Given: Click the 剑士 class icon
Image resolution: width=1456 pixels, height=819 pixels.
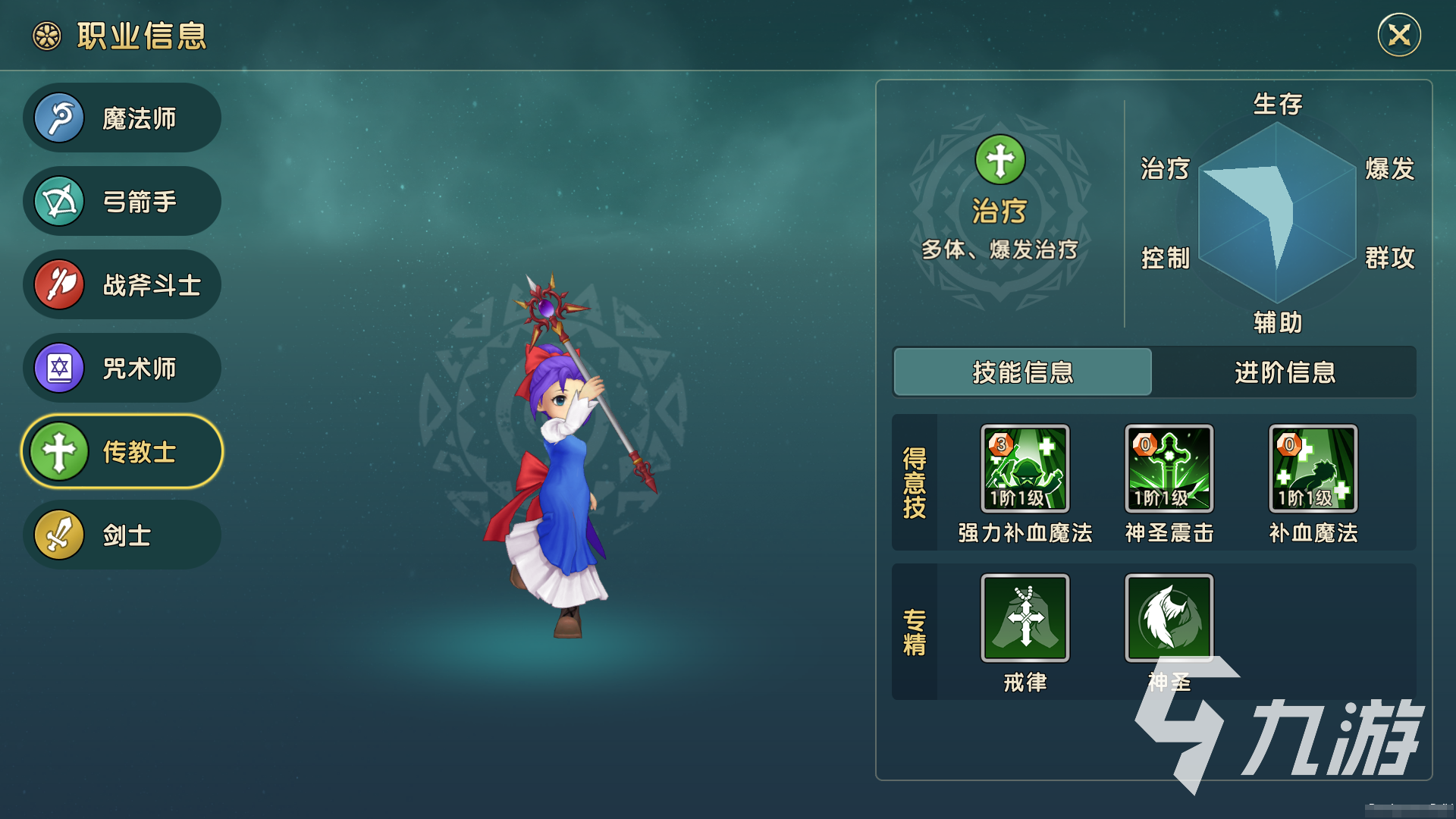Looking at the screenshot, I should (x=61, y=535).
